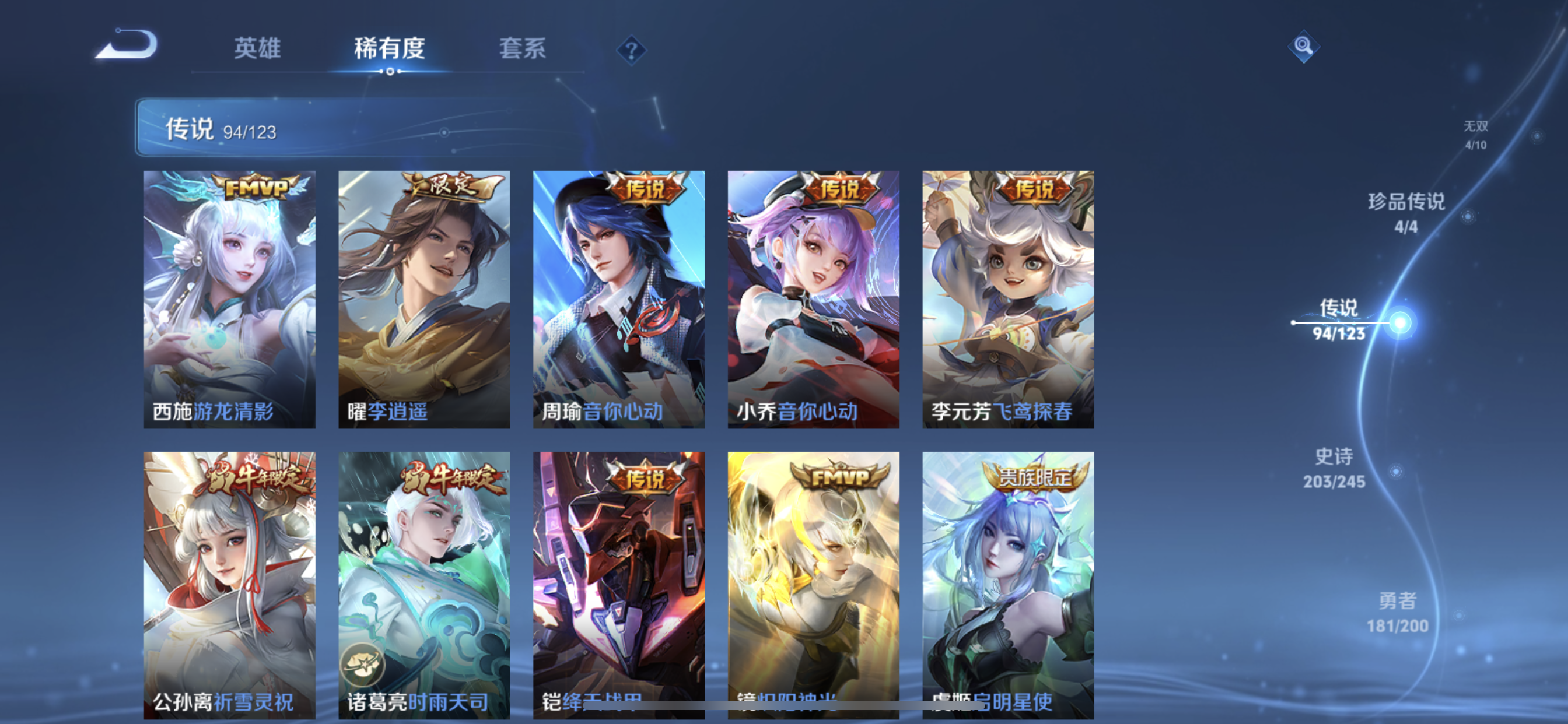Switch to the 英雄 tab

[257, 48]
